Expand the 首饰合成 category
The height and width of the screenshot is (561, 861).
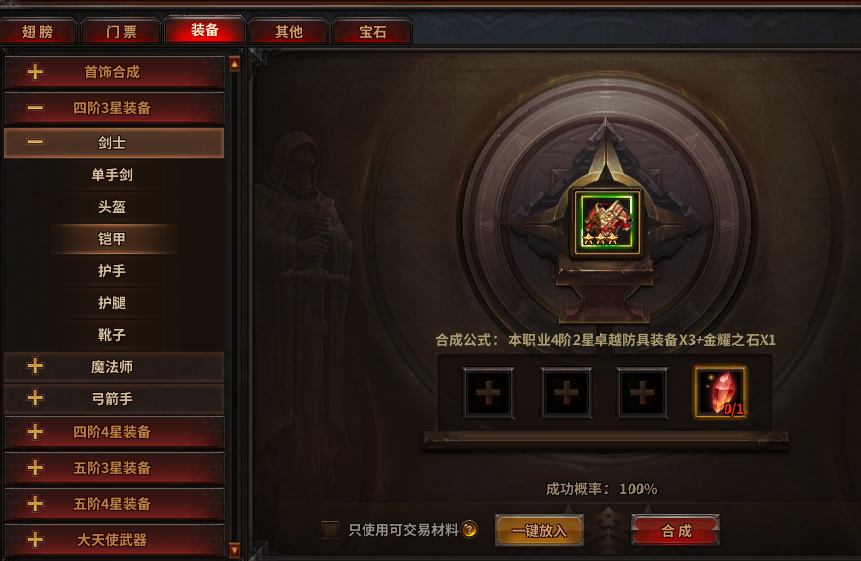click(113, 72)
